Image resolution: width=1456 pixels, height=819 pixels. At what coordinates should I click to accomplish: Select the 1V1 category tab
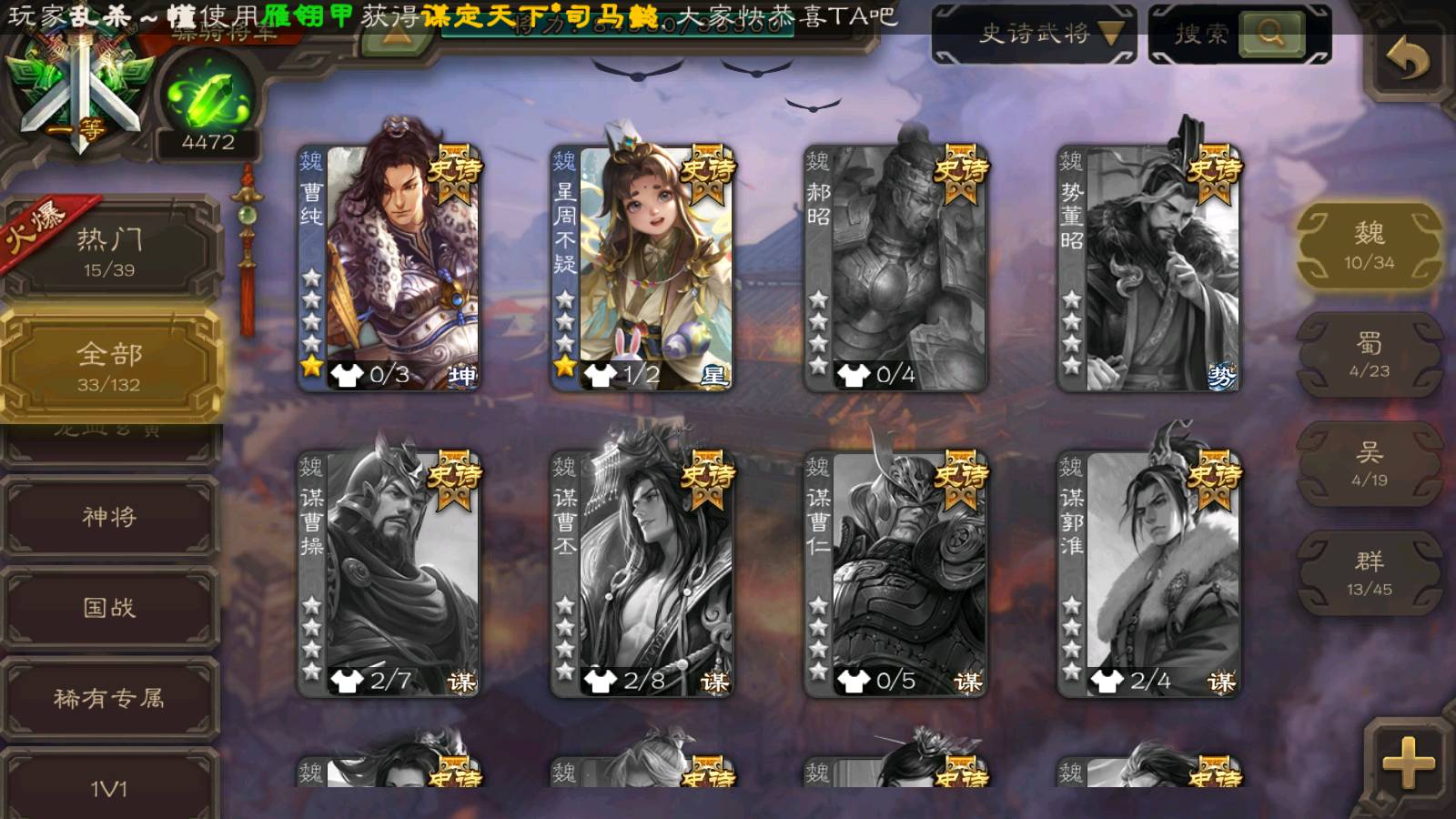[109, 787]
